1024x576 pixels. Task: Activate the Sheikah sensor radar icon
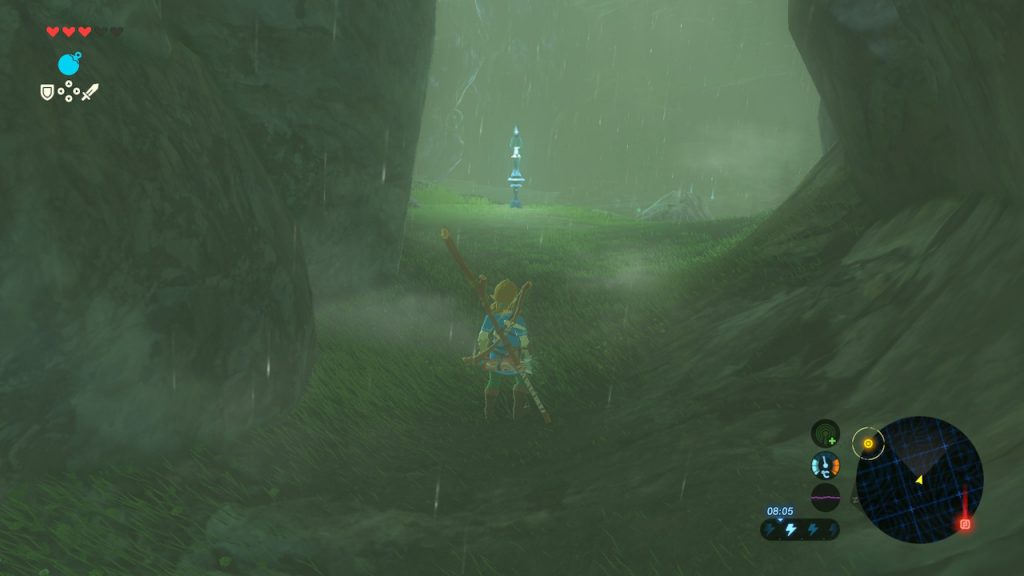point(825,433)
